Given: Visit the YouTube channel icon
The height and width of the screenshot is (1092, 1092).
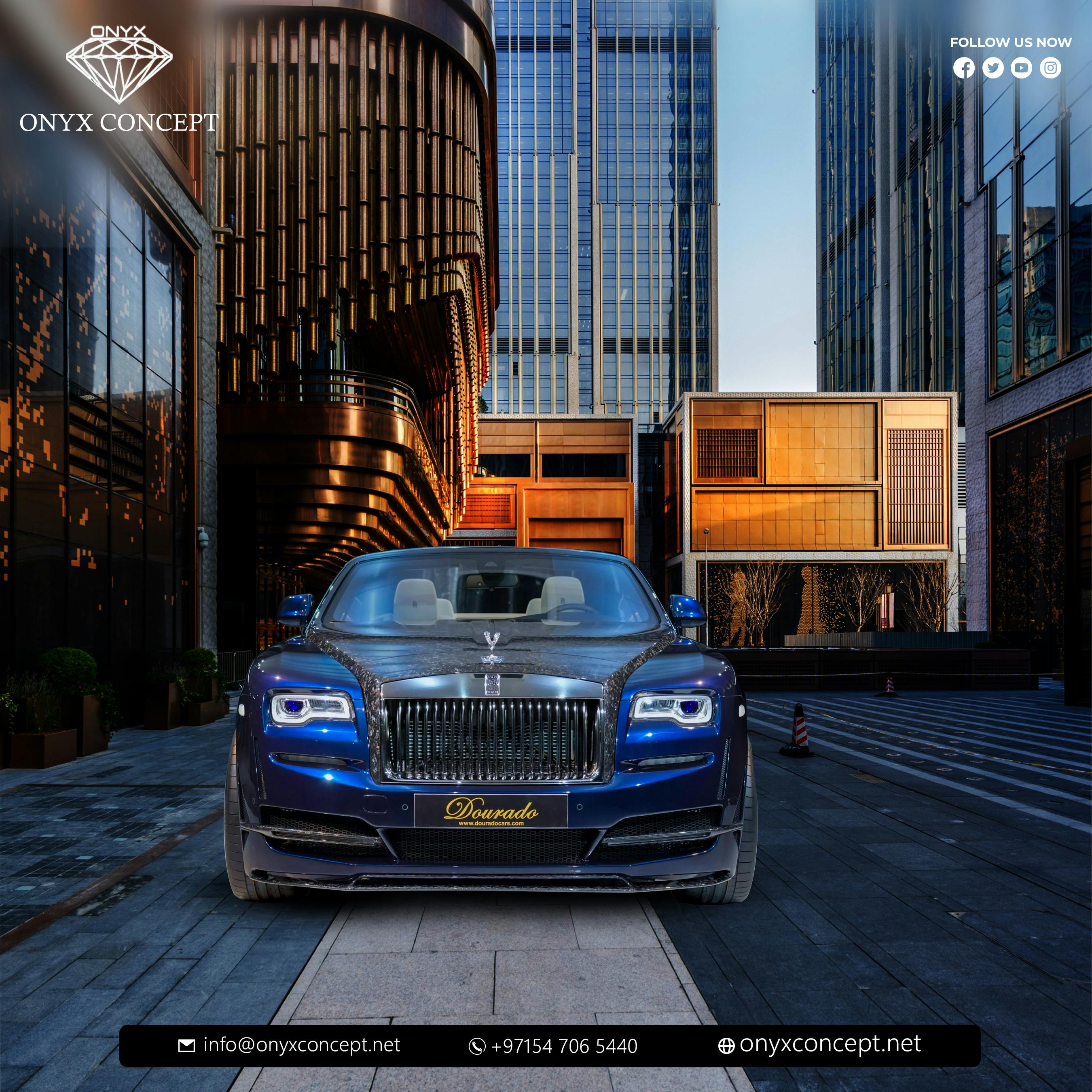Looking at the screenshot, I should pyautogui.click(x=1021, y=68).
